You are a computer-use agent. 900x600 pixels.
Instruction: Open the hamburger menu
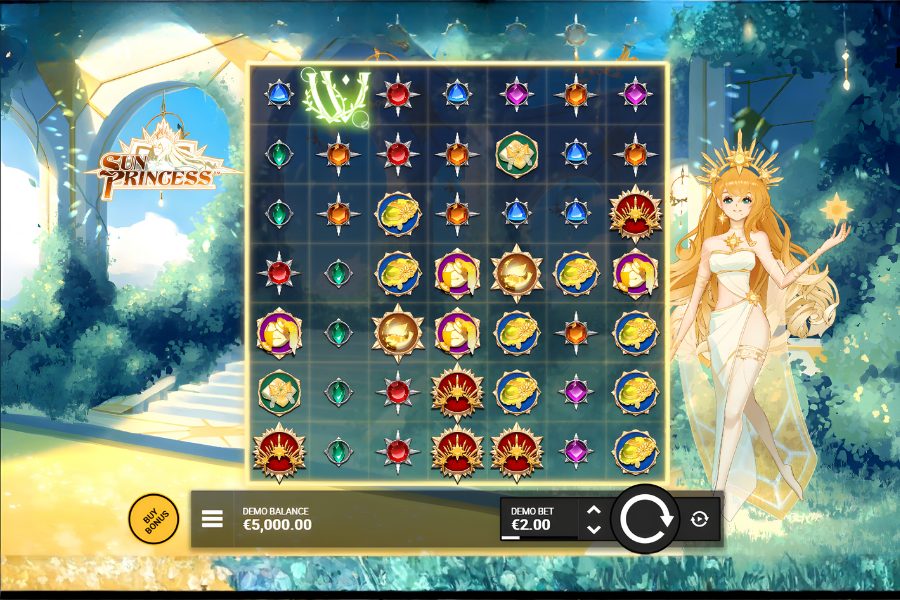click(212, 519)
